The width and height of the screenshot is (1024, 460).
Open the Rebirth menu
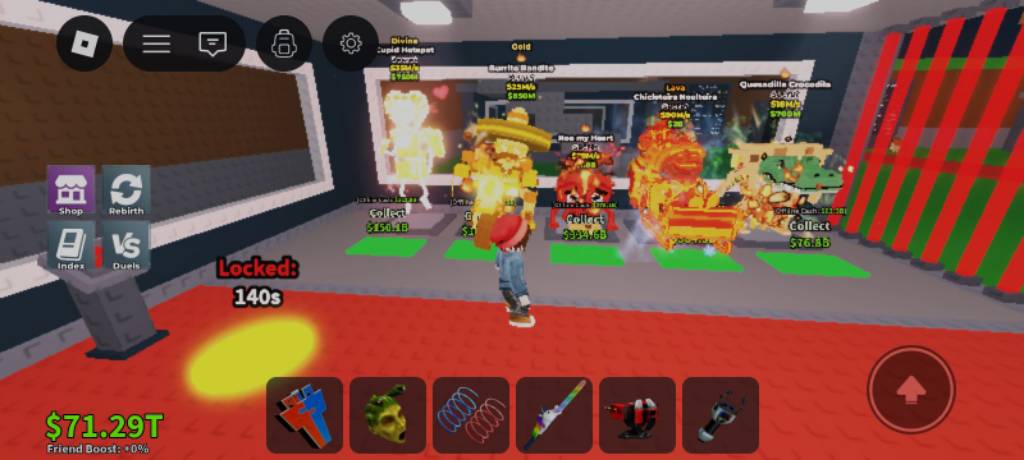[127, 191]
